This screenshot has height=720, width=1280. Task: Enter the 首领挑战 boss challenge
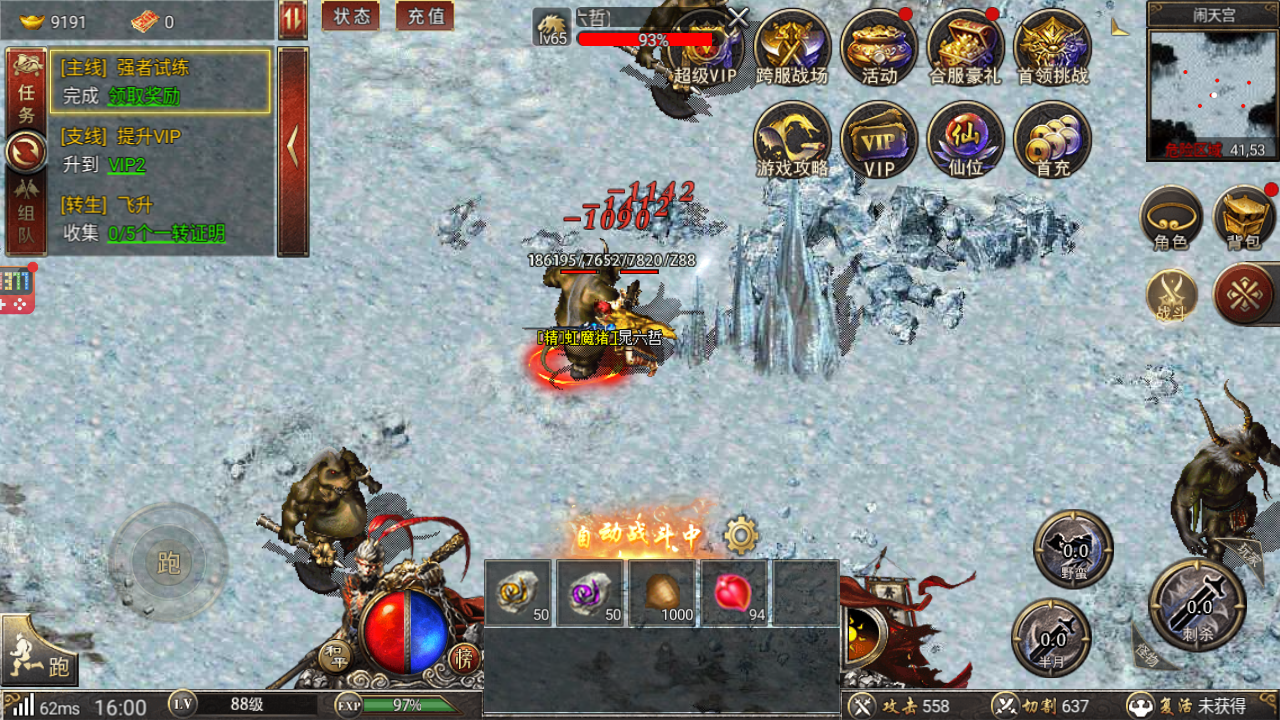pyautogui.click(x=1052, y=48)
